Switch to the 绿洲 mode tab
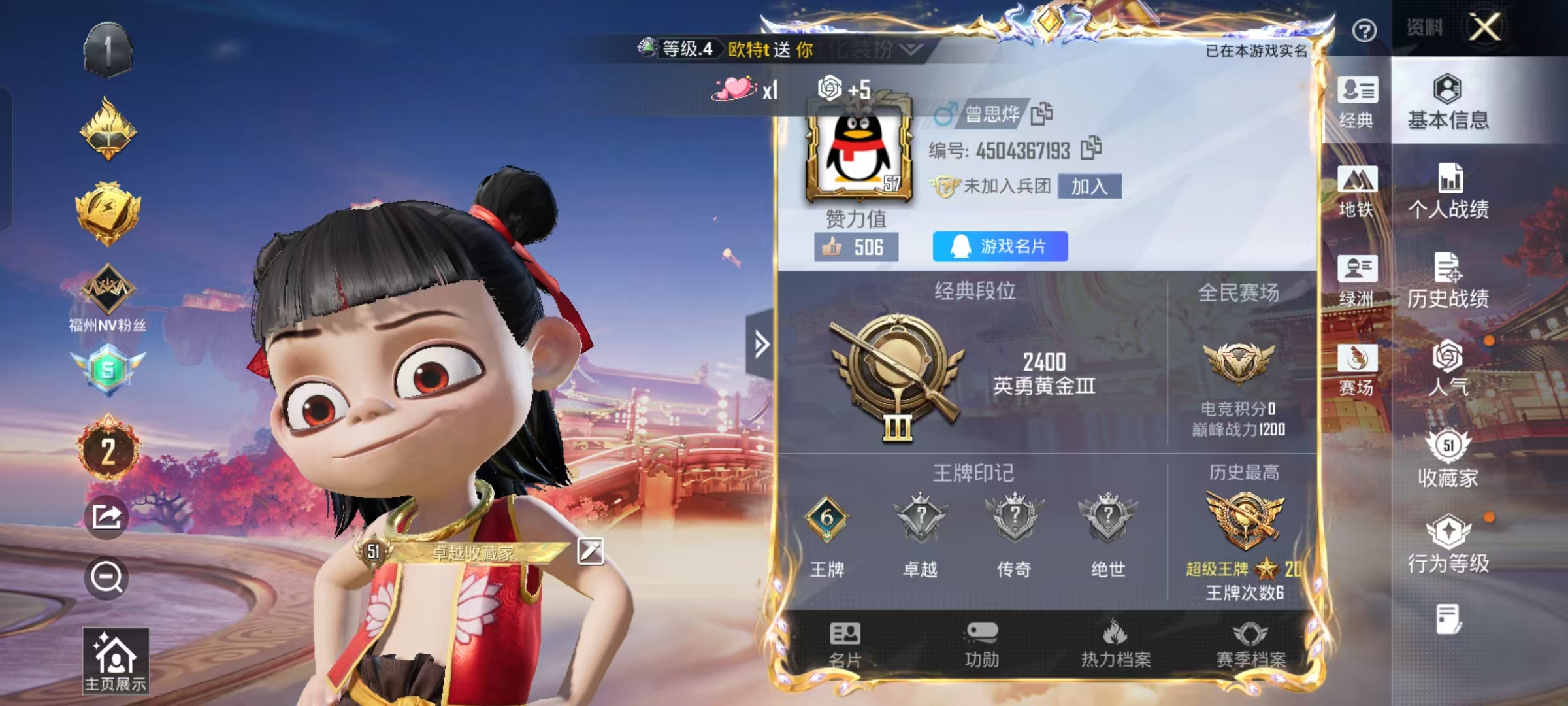The image size is (1568, 706). tap(1357, 281)
